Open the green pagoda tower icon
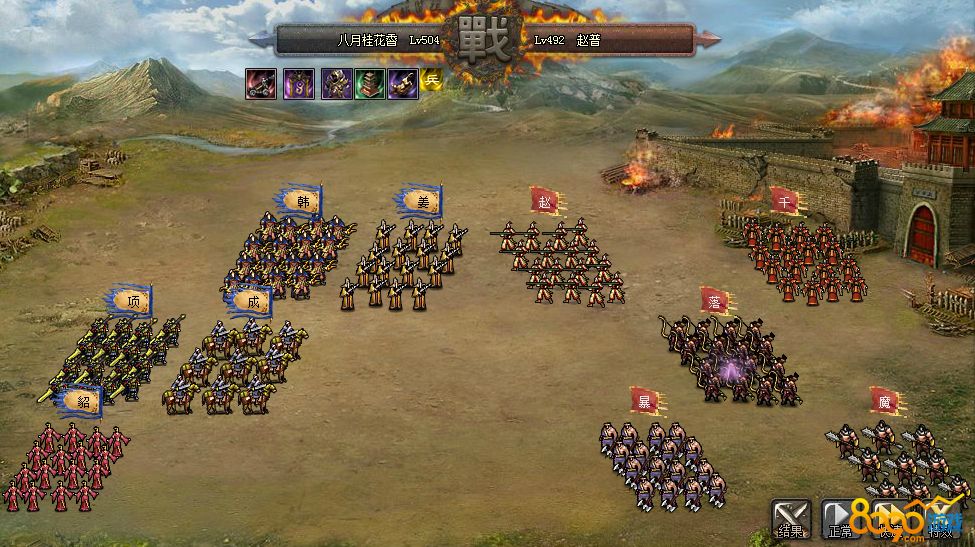This screenshot has width=975, height=547. [x=370, y=84]
